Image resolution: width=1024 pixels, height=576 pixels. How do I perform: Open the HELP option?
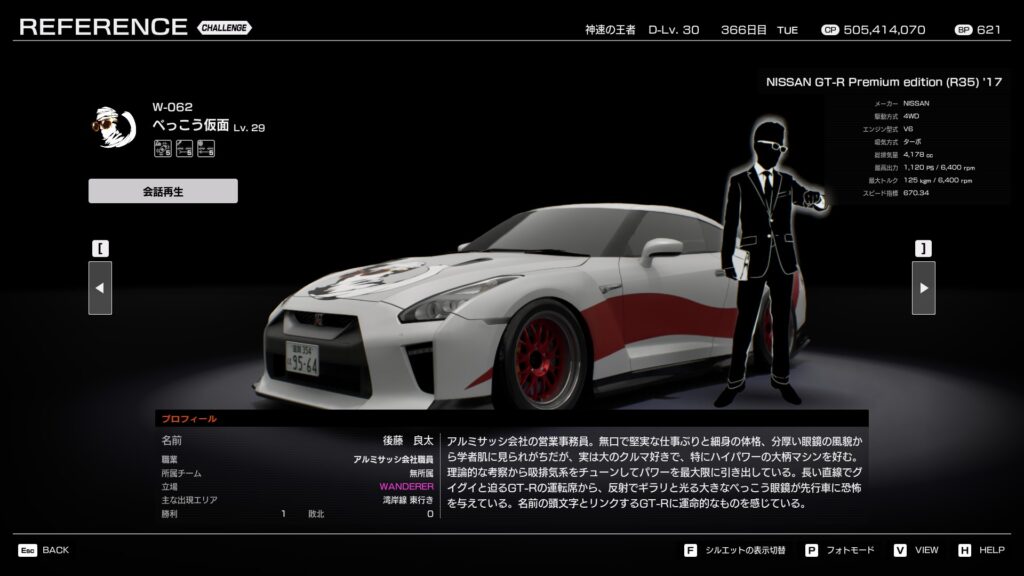tap(991, 550)
